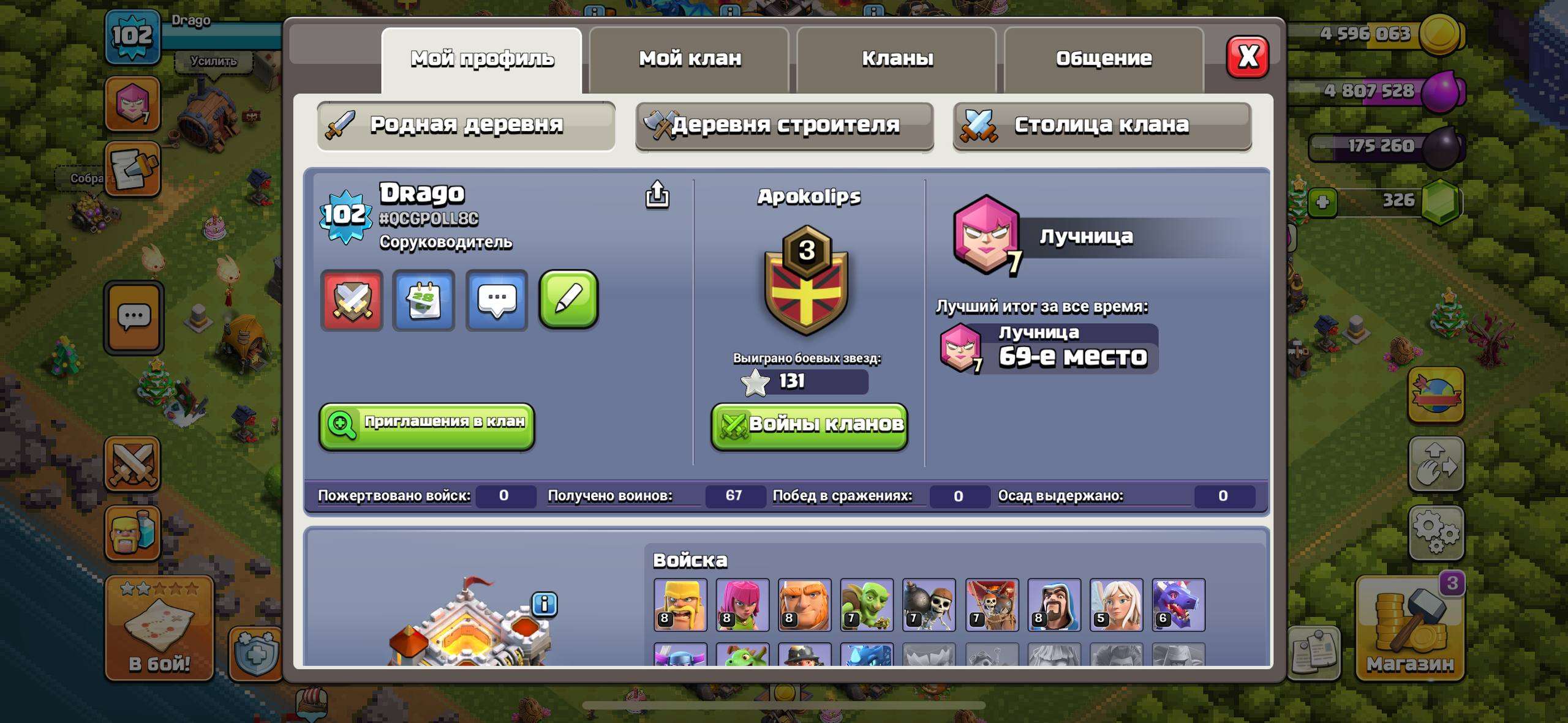Switch to Столица клана profile view
Screen dimensions: 1568x723
(1102, 125)
